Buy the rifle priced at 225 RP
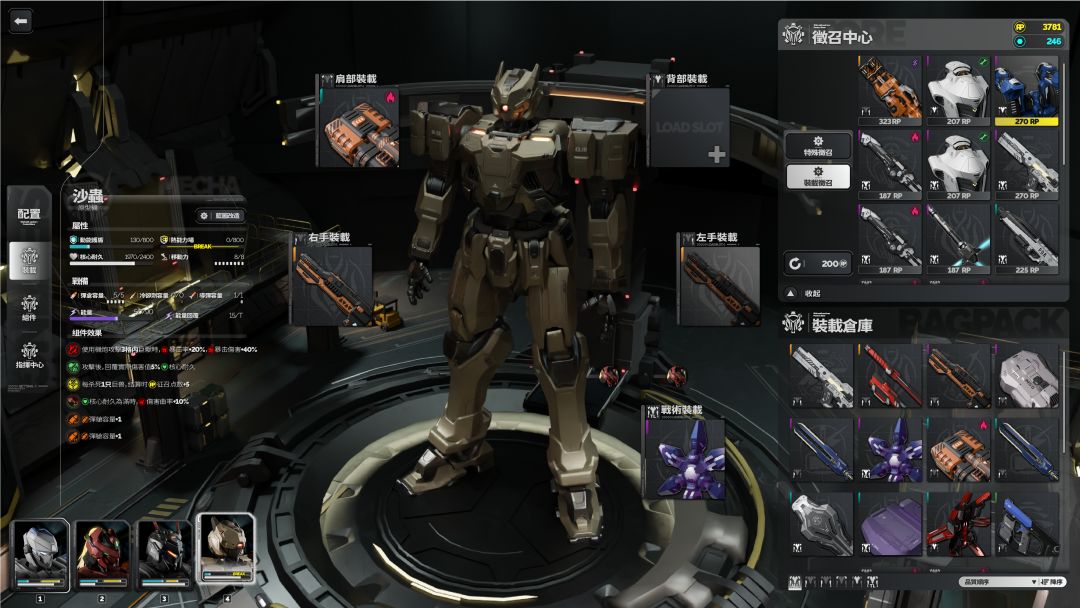Image resolution: width=1080 pixels, height=608 pixels. (x=1026, y=239)
